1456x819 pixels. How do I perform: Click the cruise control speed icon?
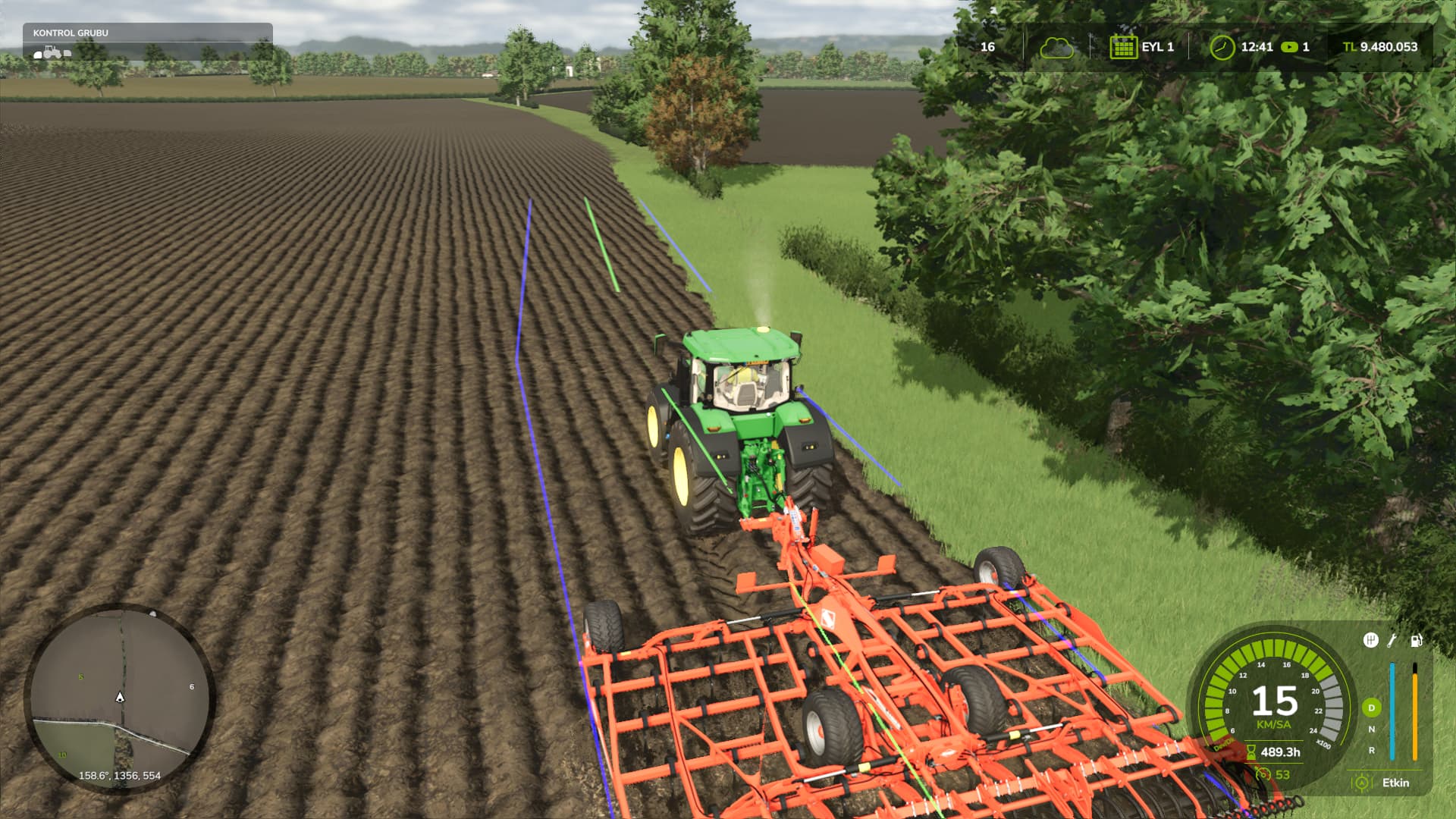click(1263, 774)
